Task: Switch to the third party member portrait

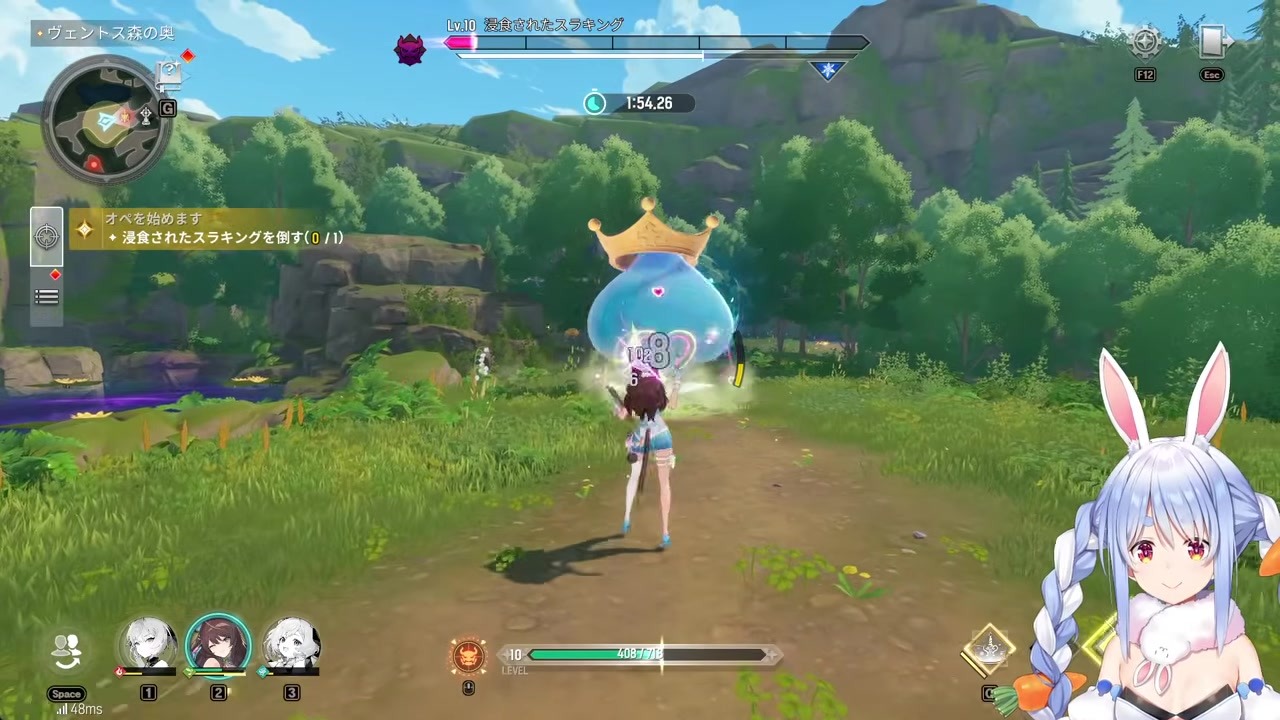Action: (291, 645)
